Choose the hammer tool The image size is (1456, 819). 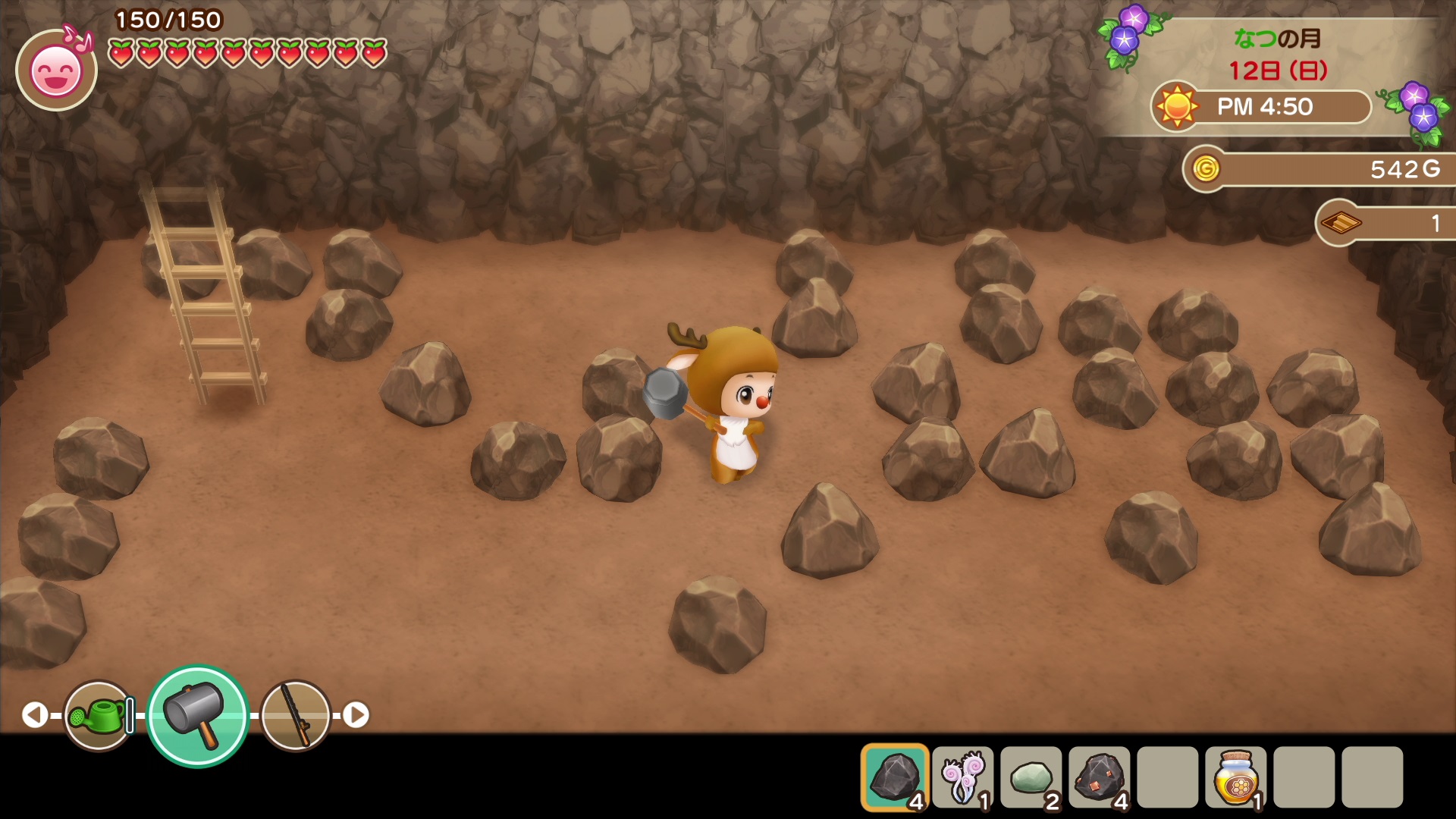tap(197, 716)
